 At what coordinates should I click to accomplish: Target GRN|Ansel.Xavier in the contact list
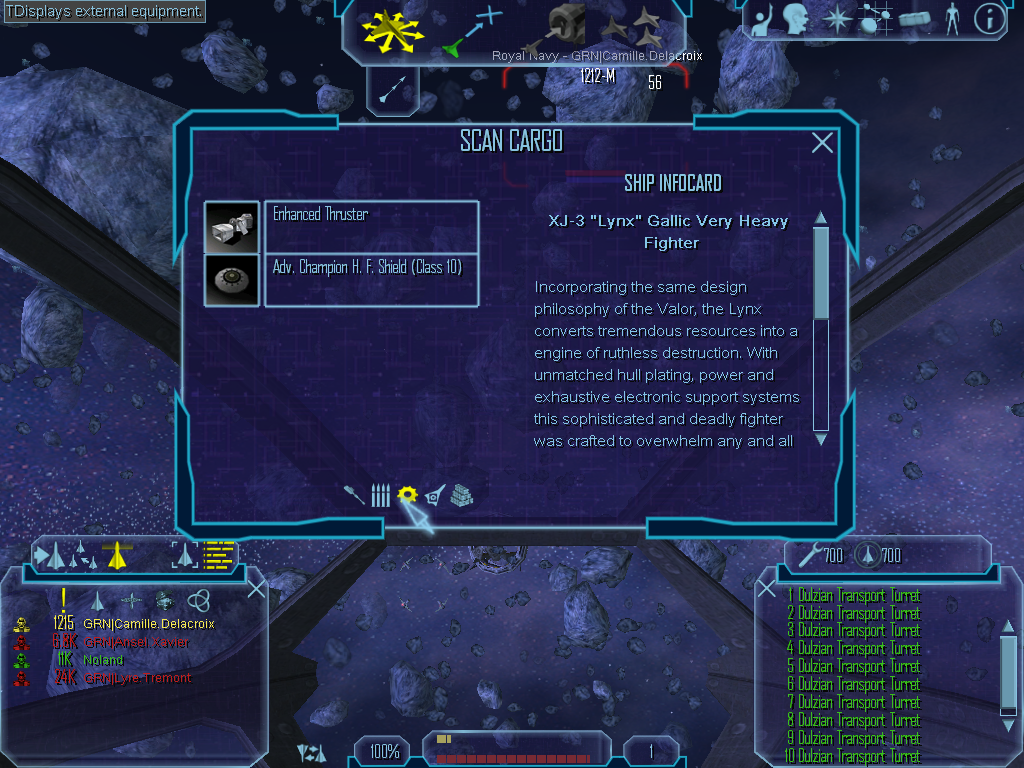click(x=136, y=642)
